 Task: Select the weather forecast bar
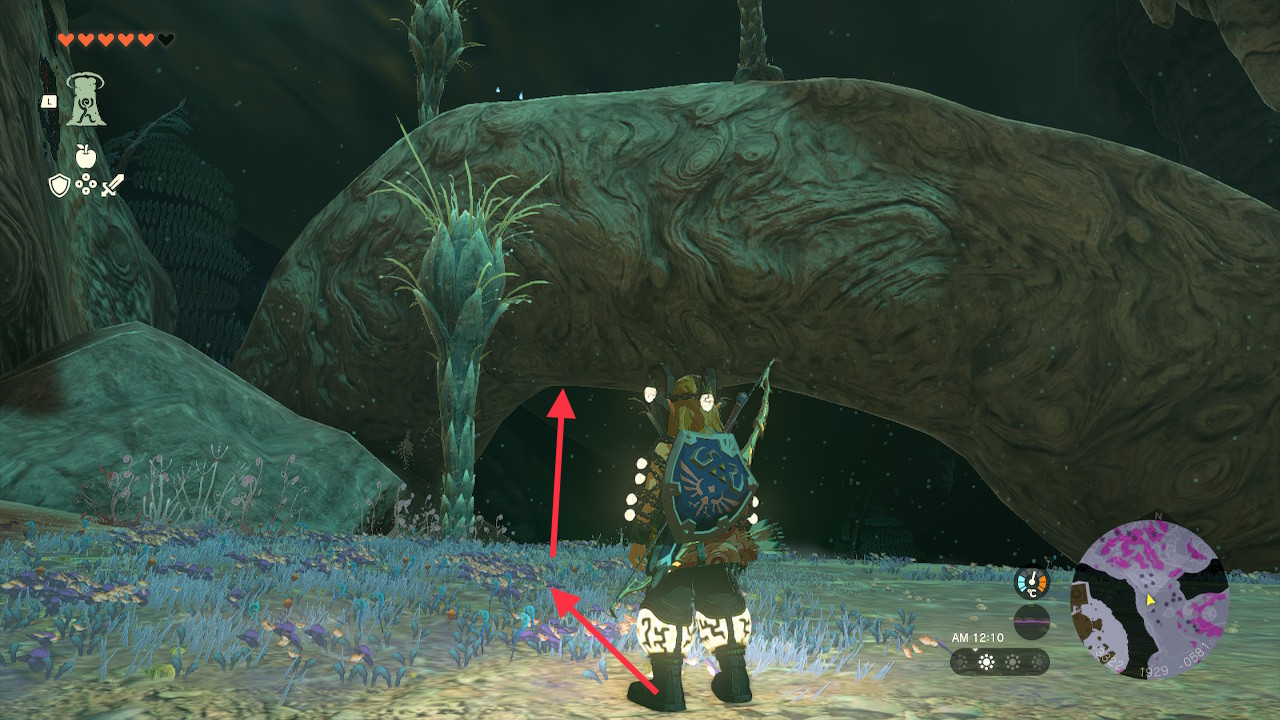999,662
